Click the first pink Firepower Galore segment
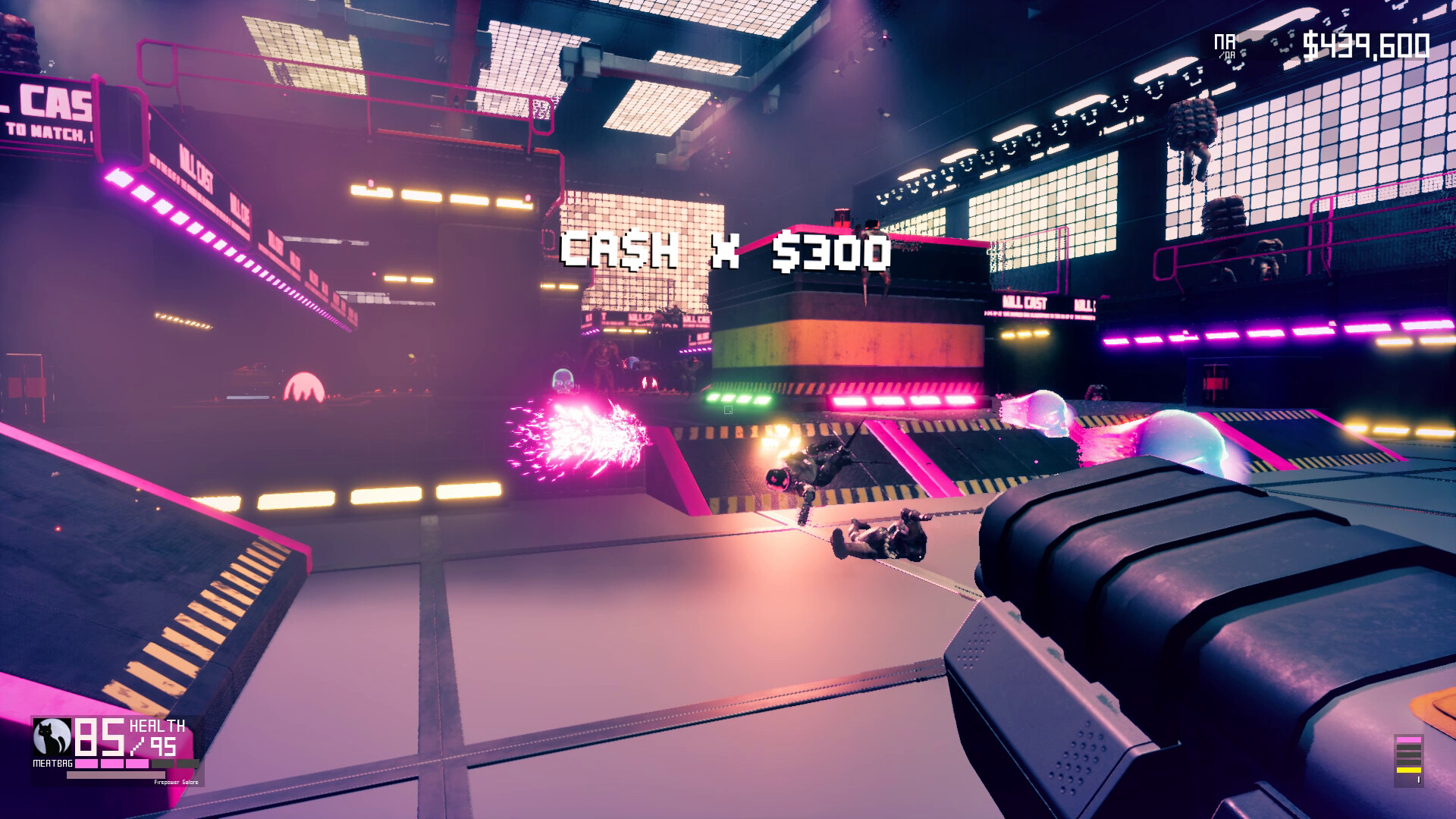This screenshot has height=819, width=1456. click(x=86, y=763)
